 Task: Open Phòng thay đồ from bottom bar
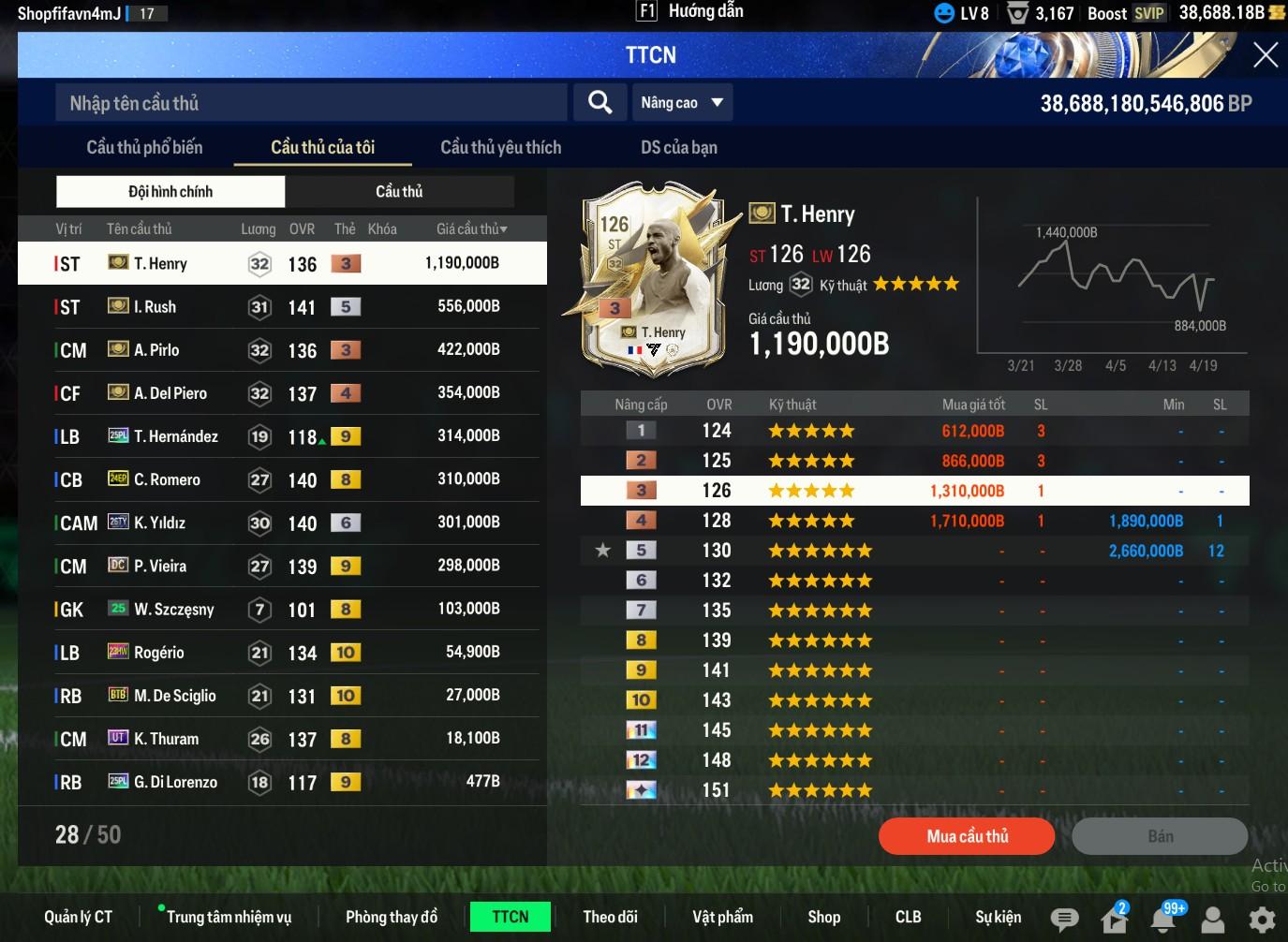click(x=391, y=917)
